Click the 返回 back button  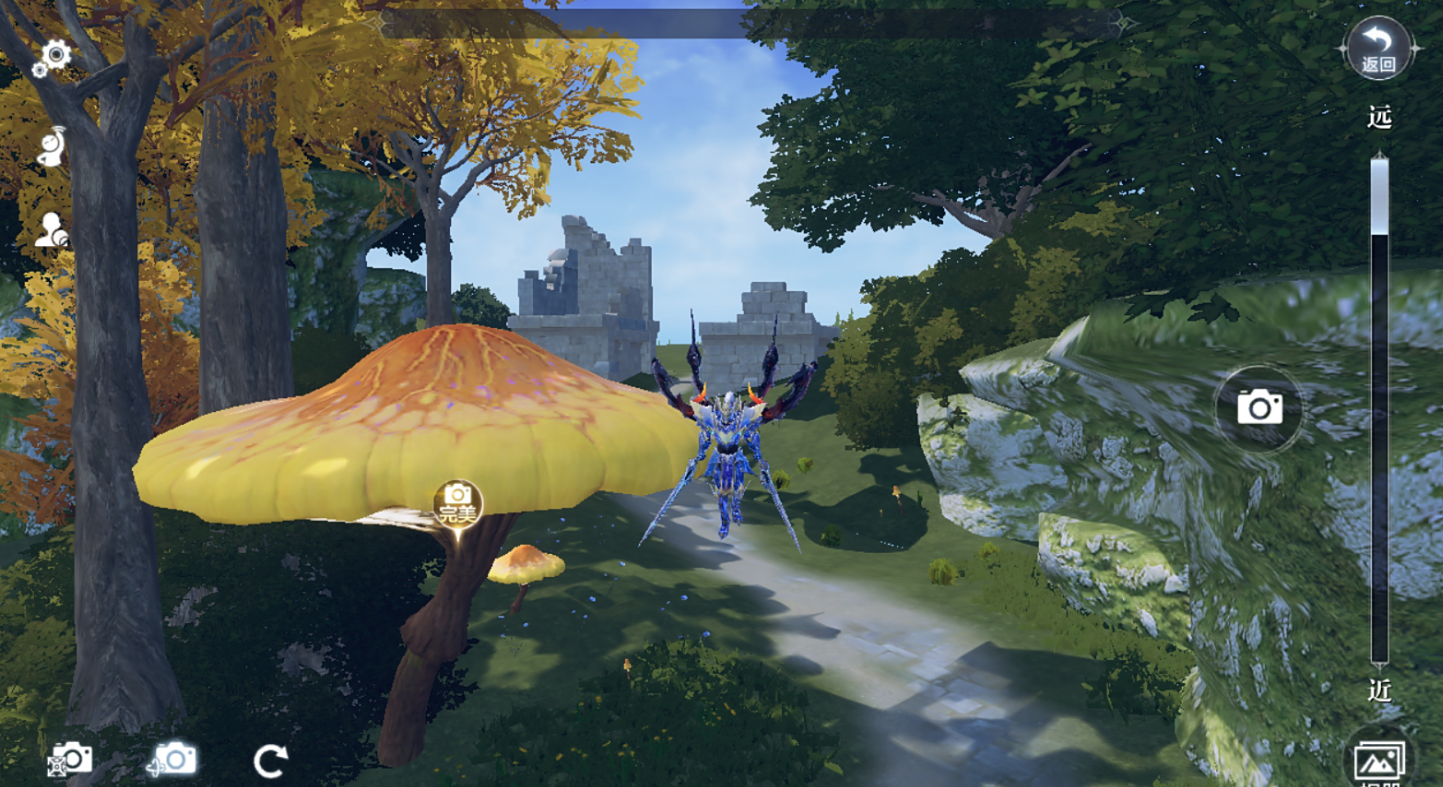(1379, 49)
